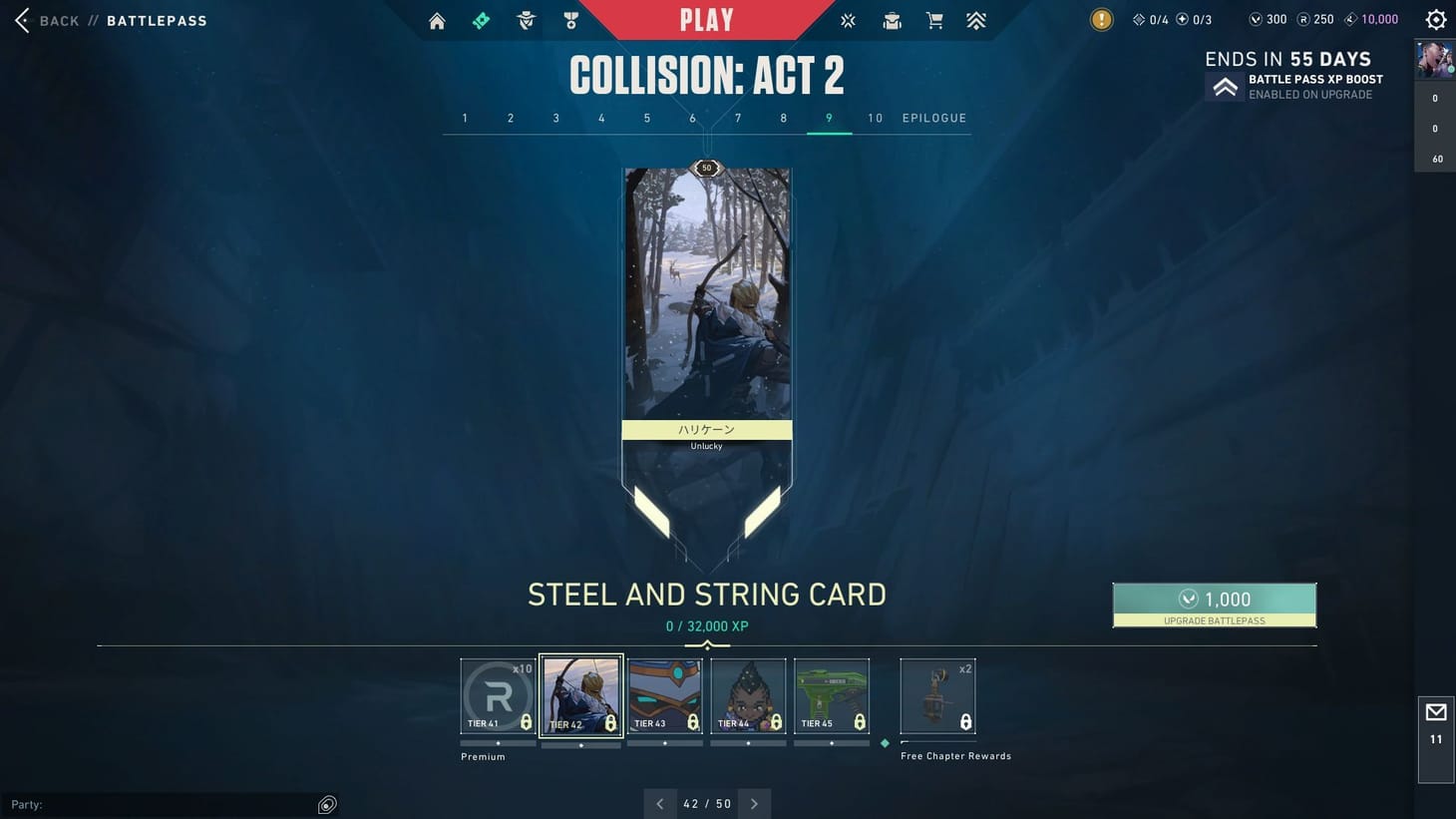Open the Collection backpack icon

pos(891,20)
